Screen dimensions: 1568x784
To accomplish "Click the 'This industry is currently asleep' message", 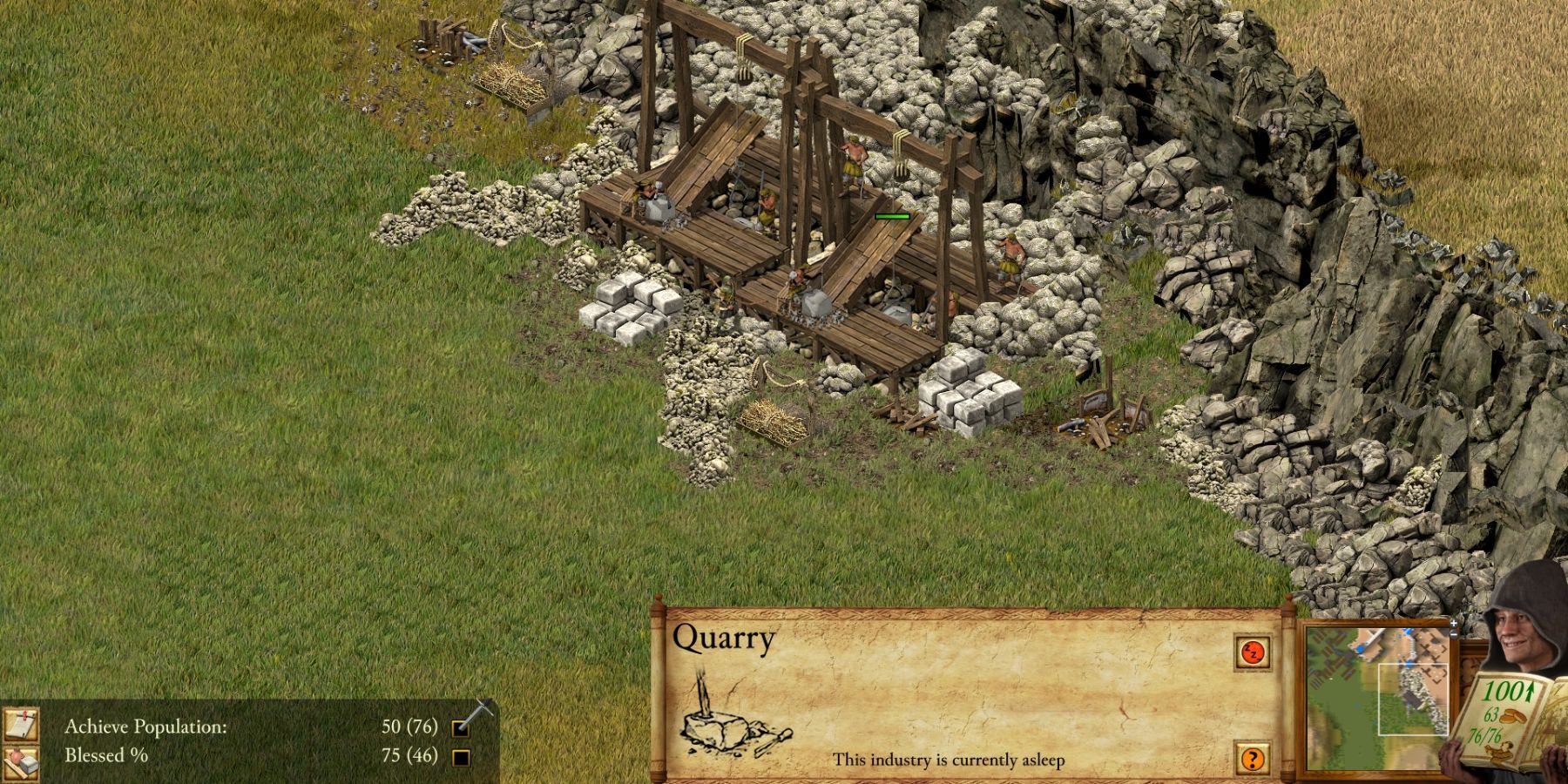I will tap(950, 761).
